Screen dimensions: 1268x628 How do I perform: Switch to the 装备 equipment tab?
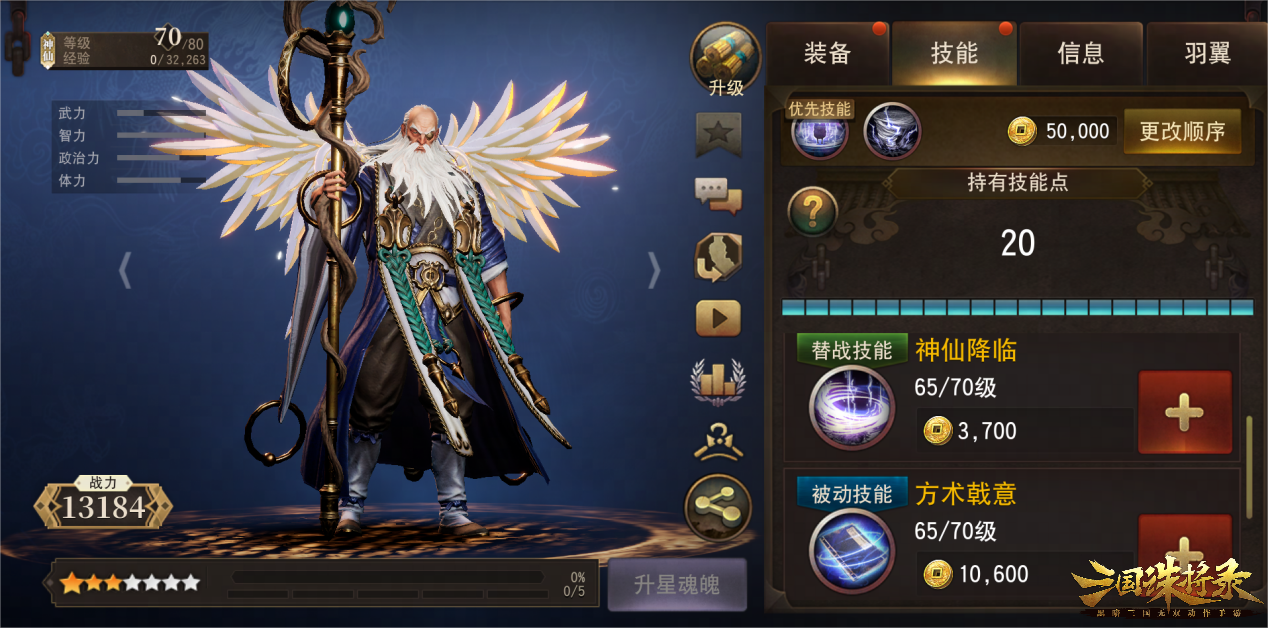pos(827,53)
